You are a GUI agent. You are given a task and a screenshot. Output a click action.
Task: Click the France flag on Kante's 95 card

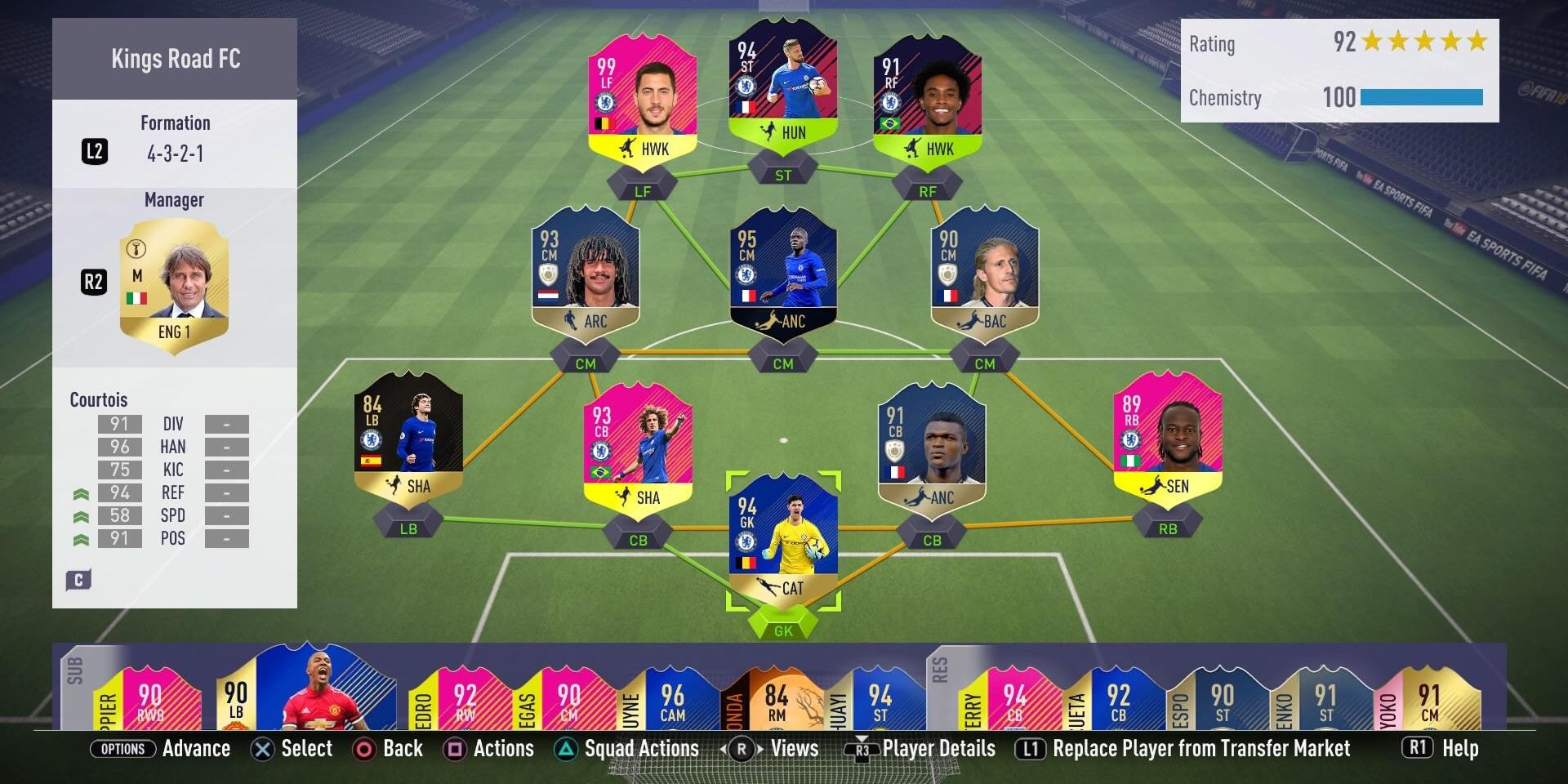coord(747,296)
